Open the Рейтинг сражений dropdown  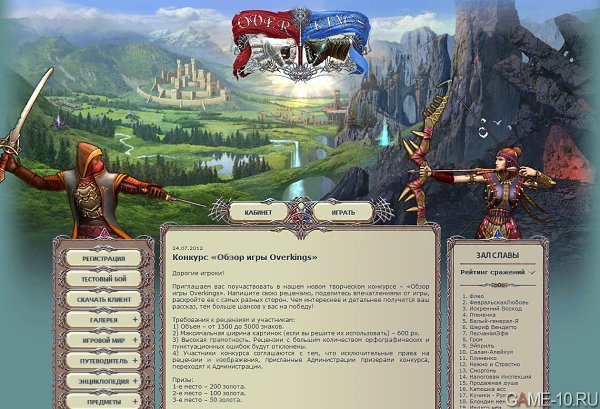[498, 272]
